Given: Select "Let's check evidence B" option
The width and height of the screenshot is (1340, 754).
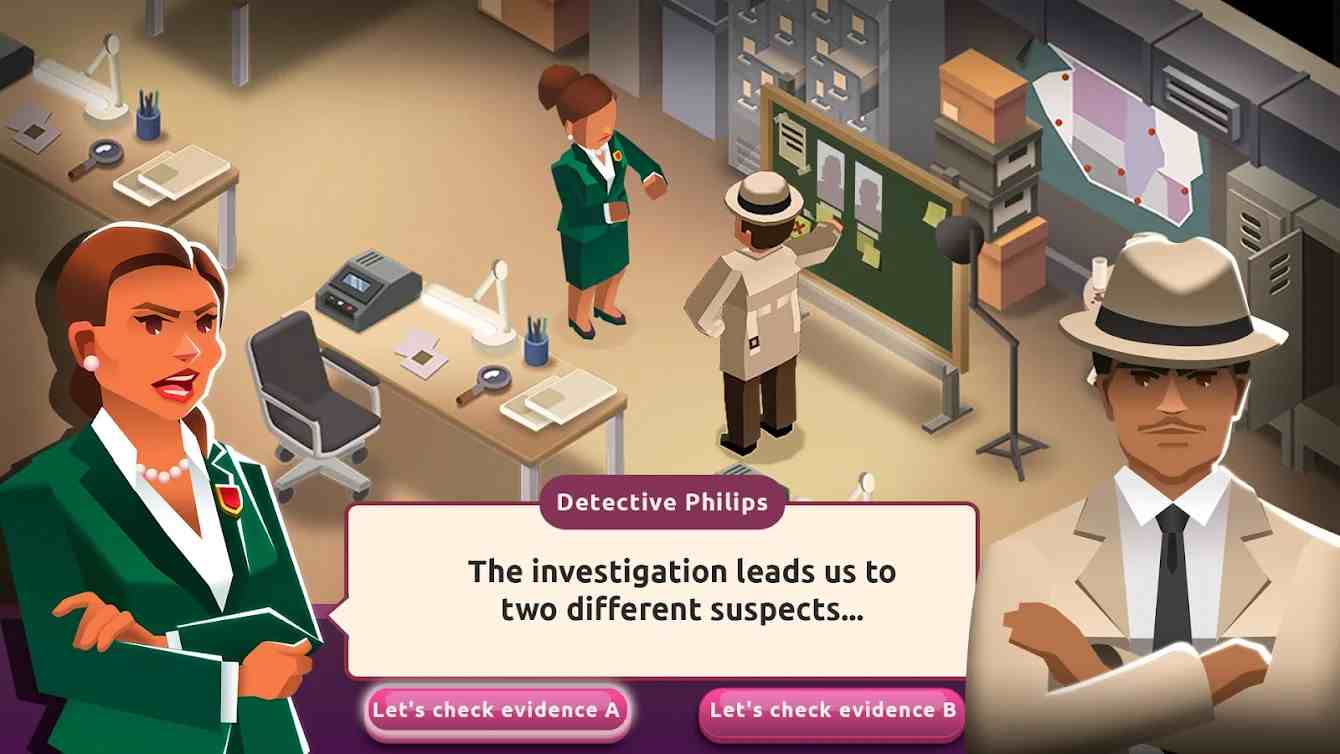Looking at the screenshot, I should point(832,711).
